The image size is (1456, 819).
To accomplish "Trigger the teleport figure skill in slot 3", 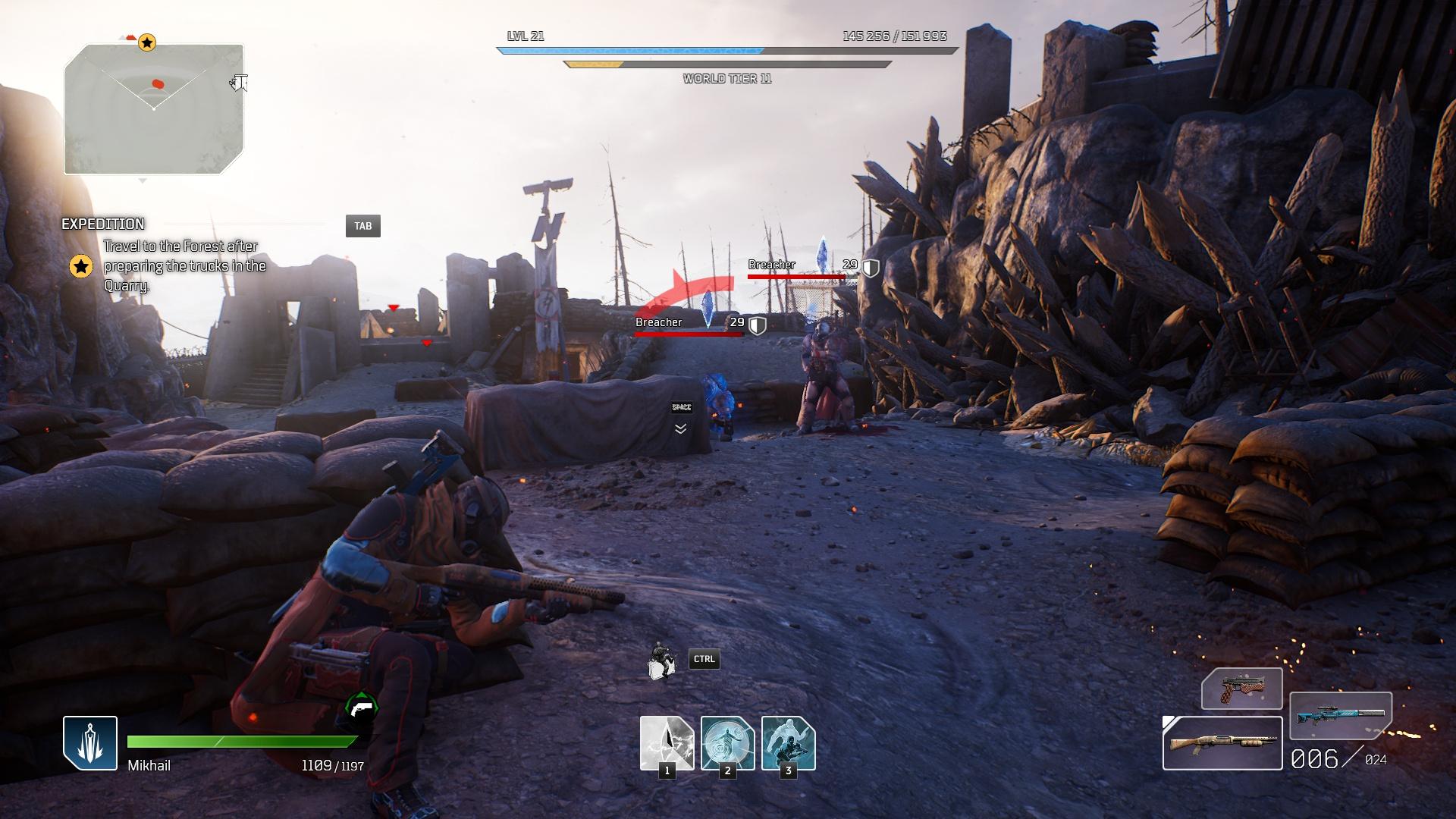I will tap(788, 743).
